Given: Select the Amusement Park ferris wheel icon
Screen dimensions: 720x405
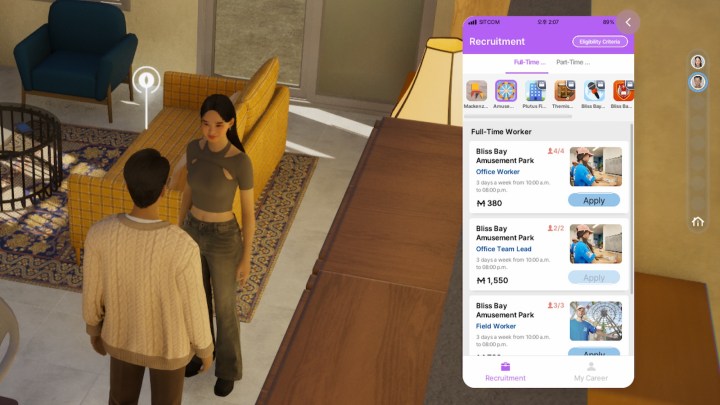Looking at the screenshot, I should [506, 91].
